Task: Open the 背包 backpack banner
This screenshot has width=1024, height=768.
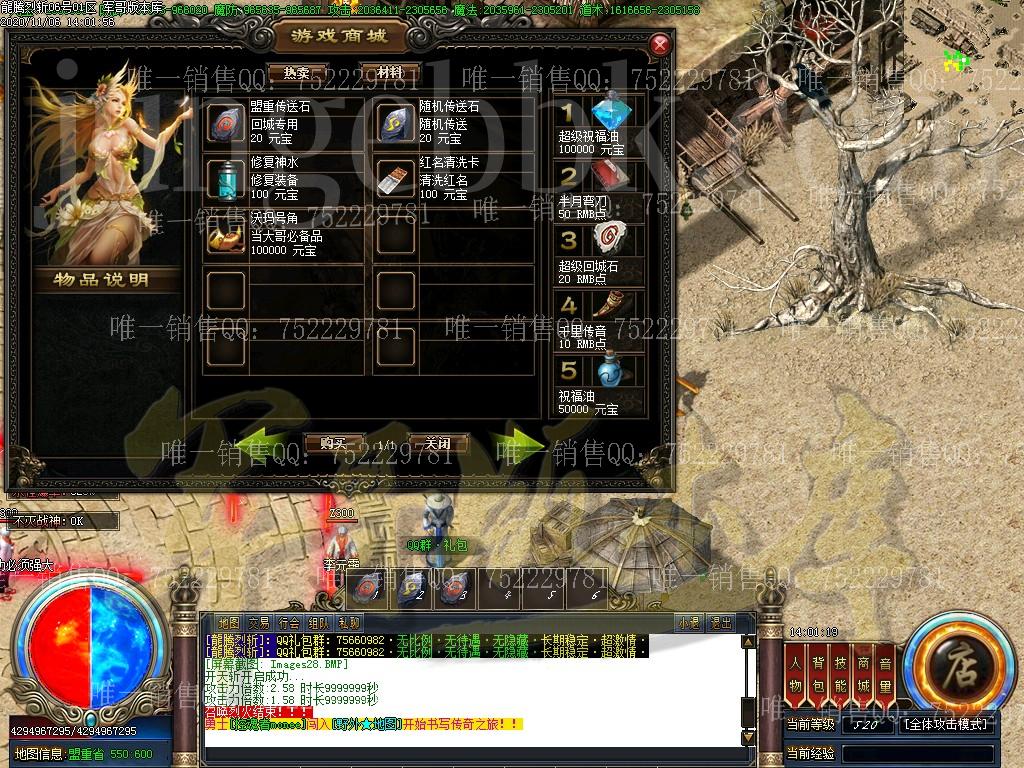Action: (x=818, y=672)
